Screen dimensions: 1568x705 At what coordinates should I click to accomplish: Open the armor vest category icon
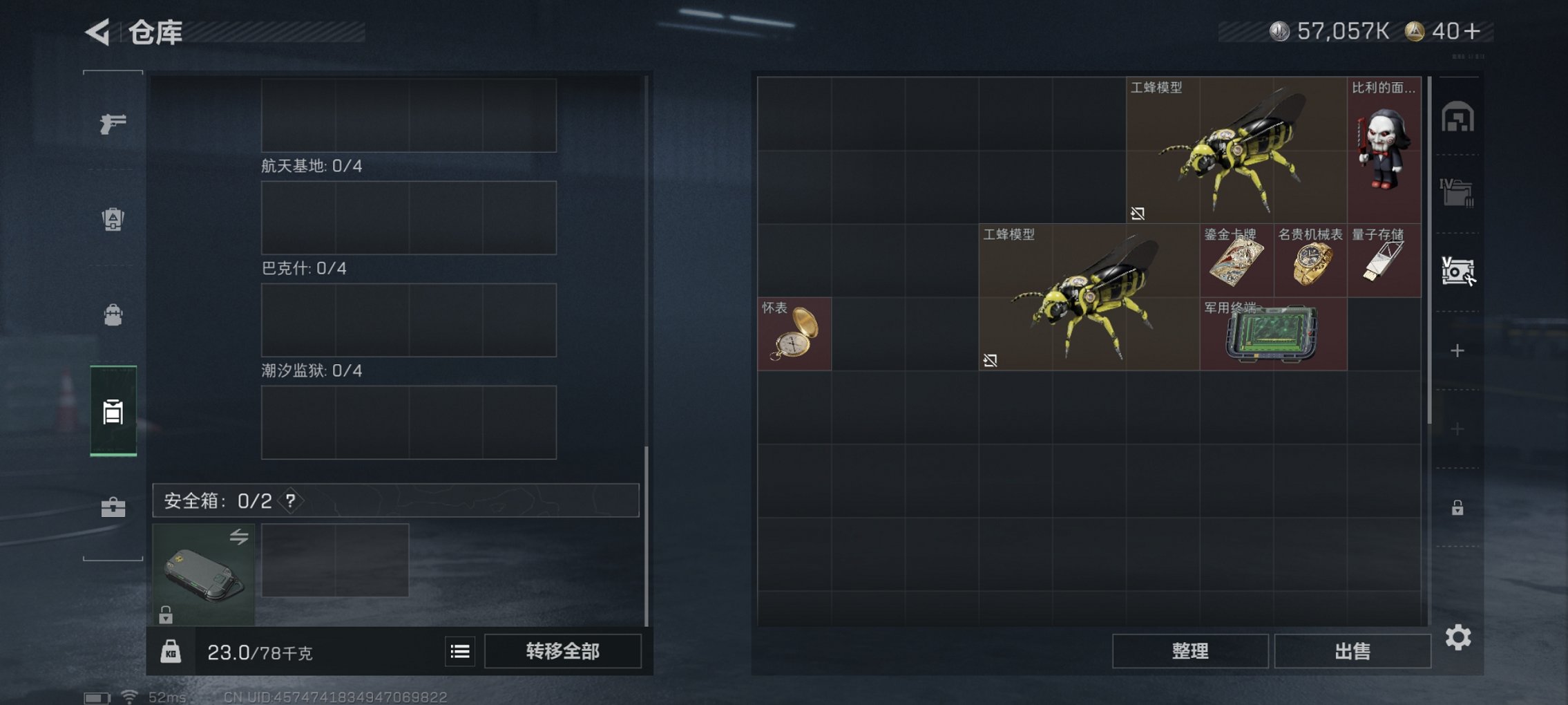(x=115, y=218)
